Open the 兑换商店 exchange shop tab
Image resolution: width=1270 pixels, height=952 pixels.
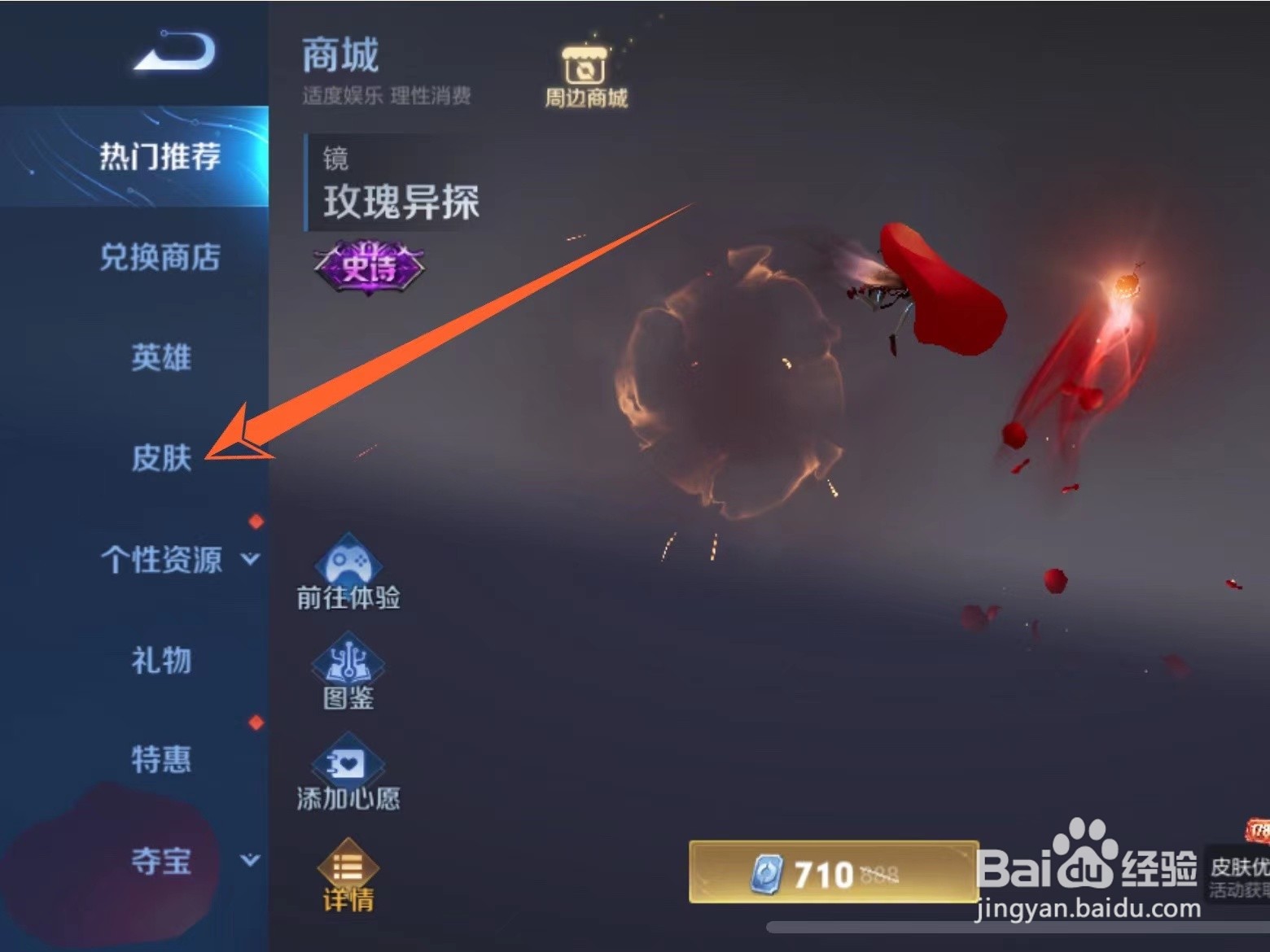click(162, 258)
